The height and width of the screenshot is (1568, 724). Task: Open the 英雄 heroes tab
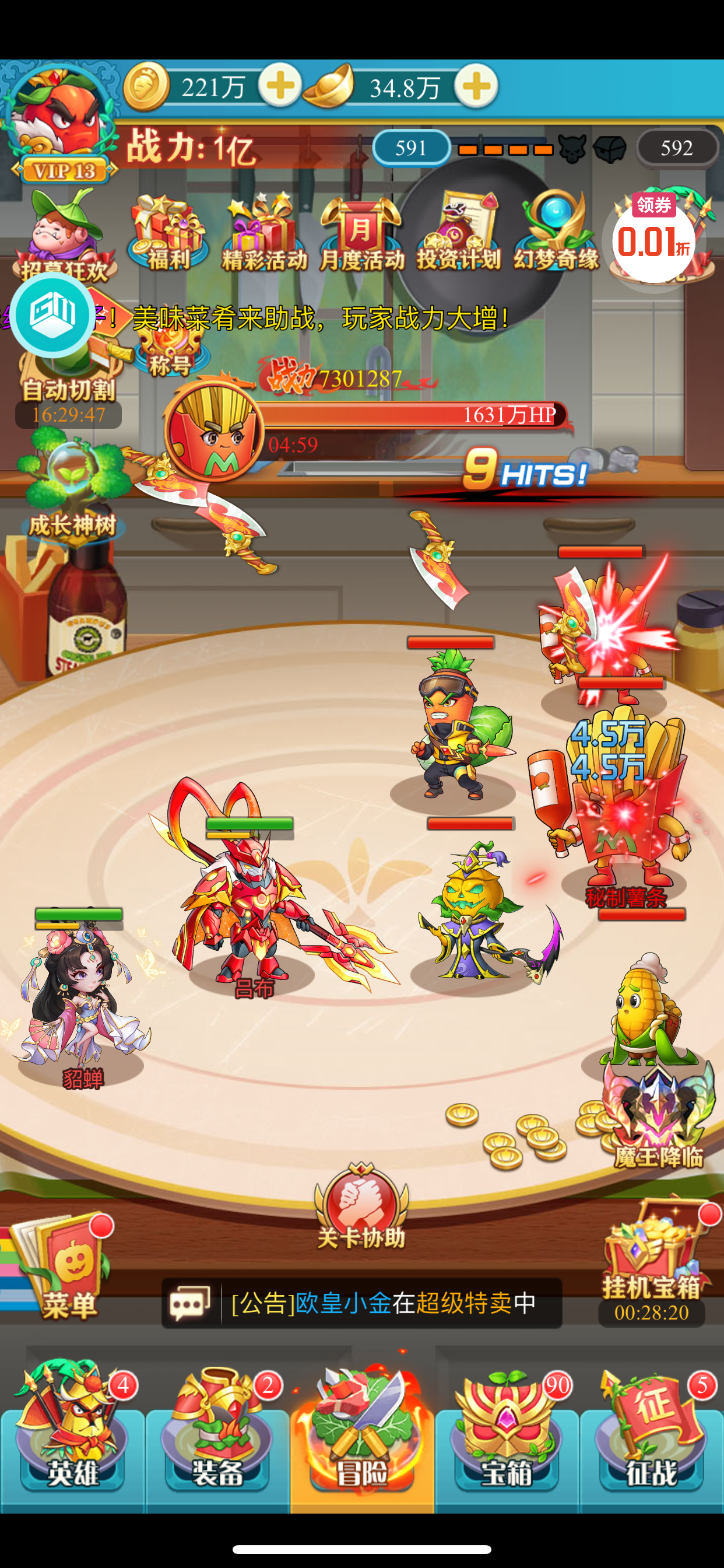pos(72,1429)
